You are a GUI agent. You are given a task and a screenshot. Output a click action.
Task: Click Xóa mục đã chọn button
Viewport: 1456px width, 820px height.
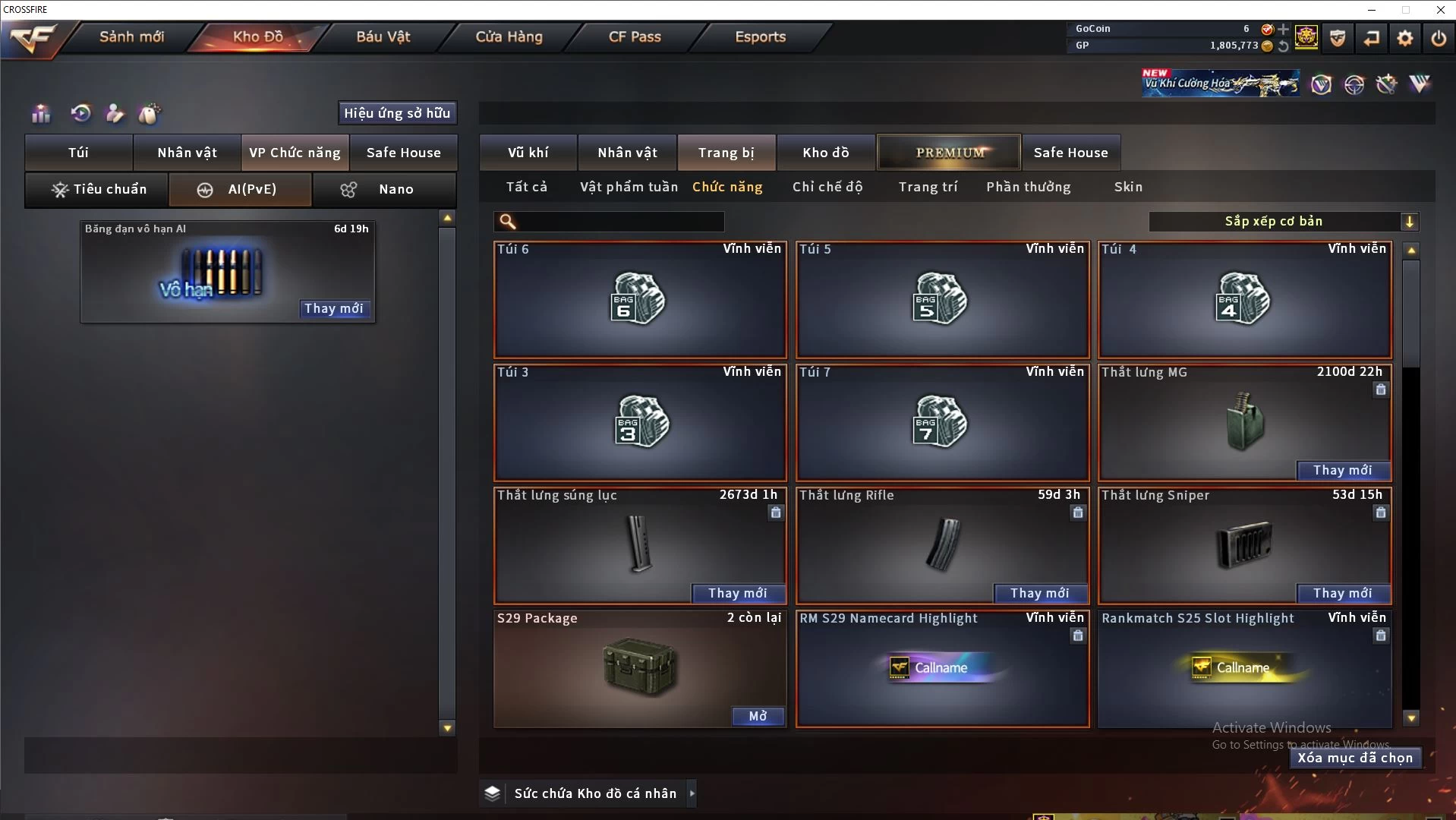1355,758
